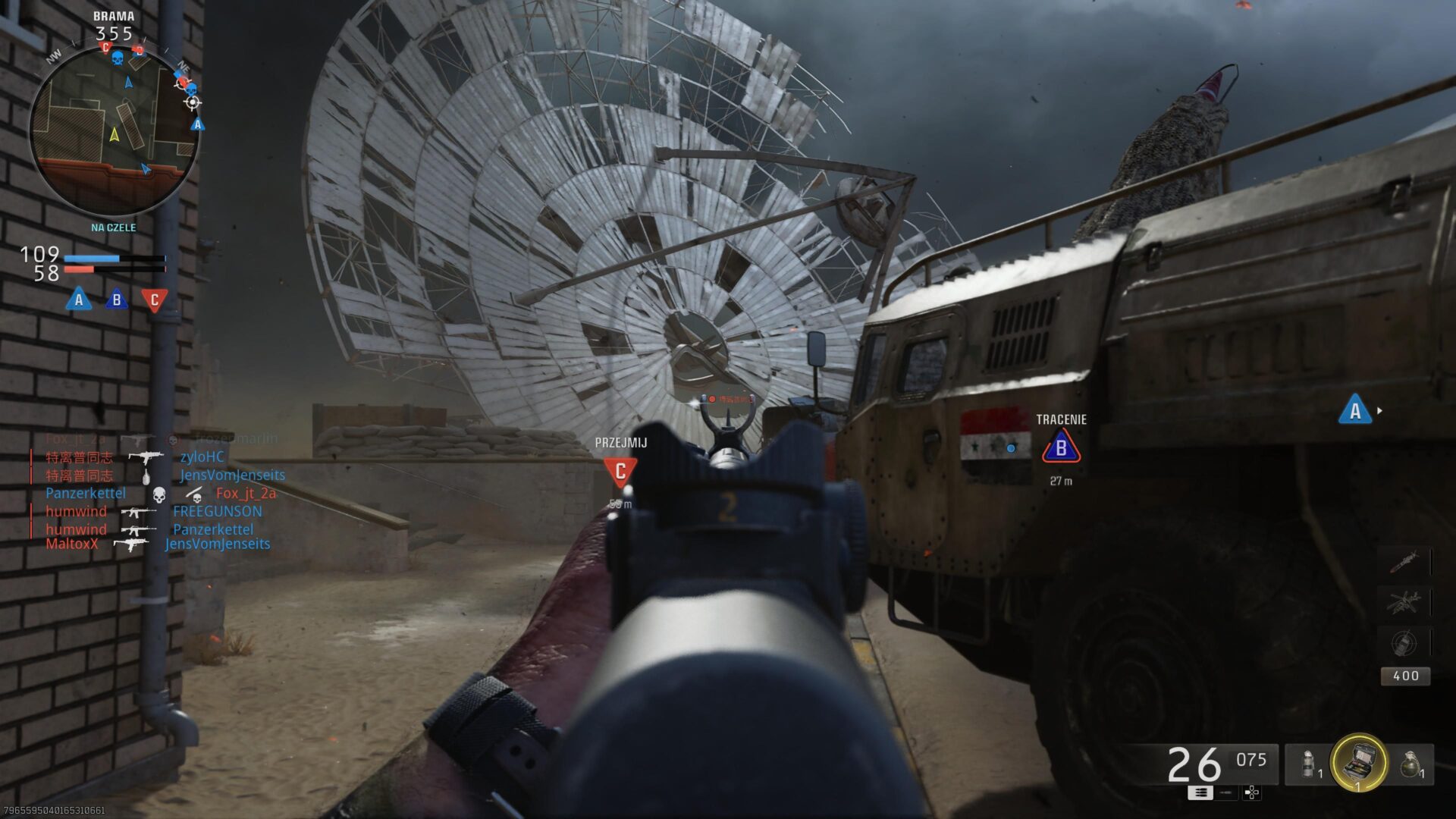Click the skull icon beside Panzerkettel kill entry
Screen dimensions: 1456x819
click(158, 494)
